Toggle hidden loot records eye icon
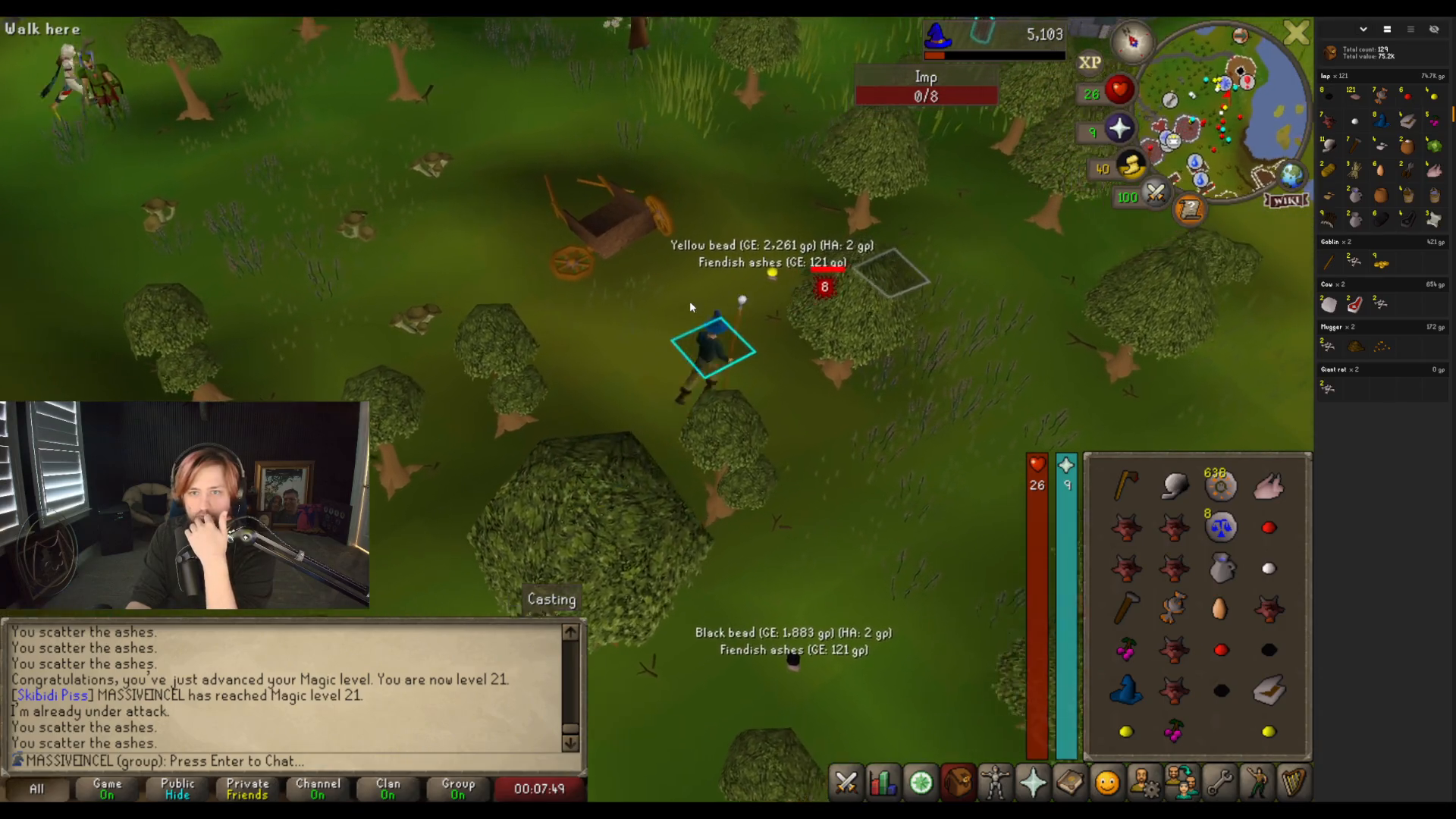 click(1434, 29)
